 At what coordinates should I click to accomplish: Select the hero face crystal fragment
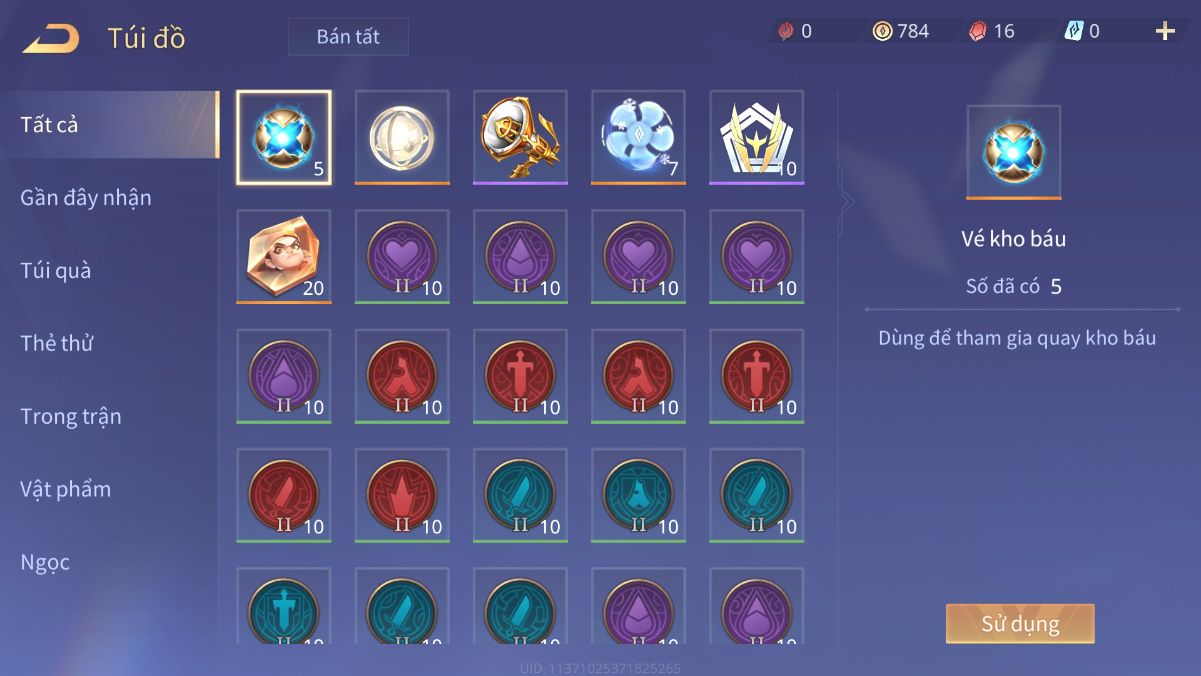click(x=284, y=256)
